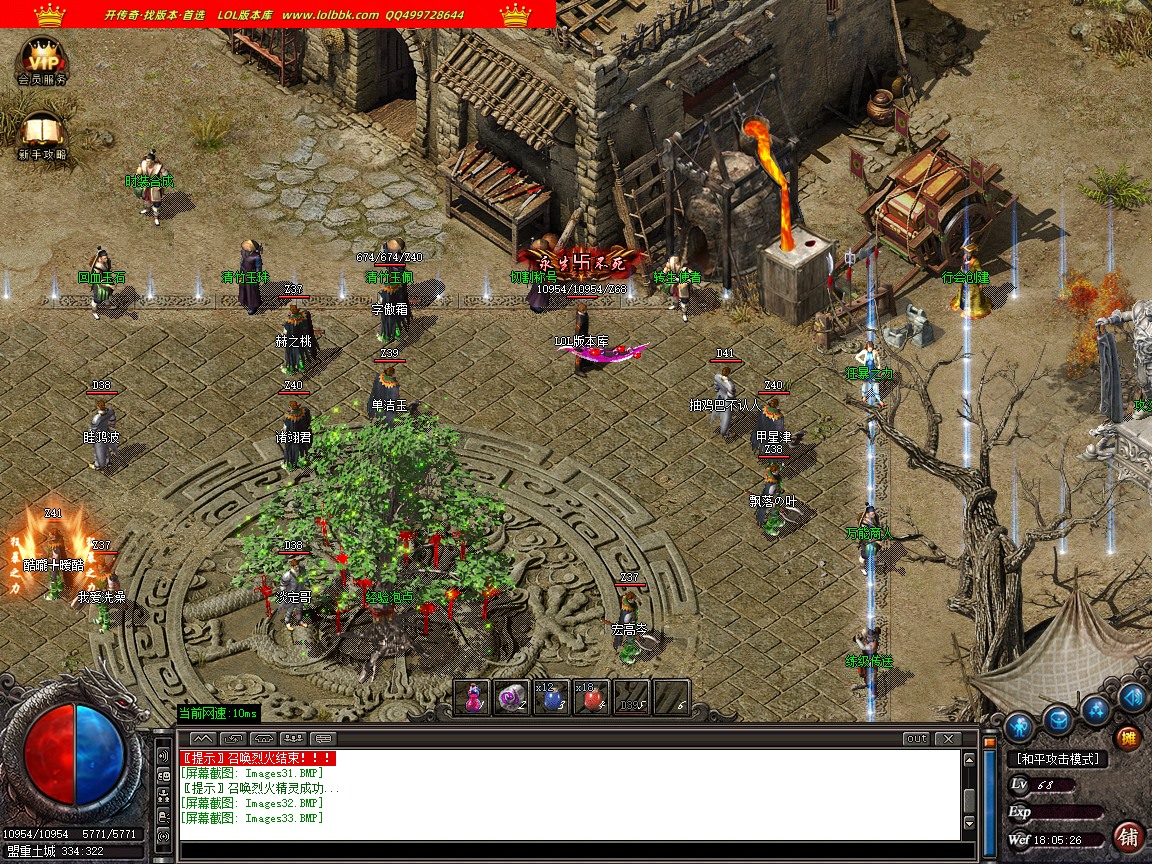Use the pink potion in hotbar slot 1
The width and height of the screenshot is (1152, 864).
(x=472, y=698)
